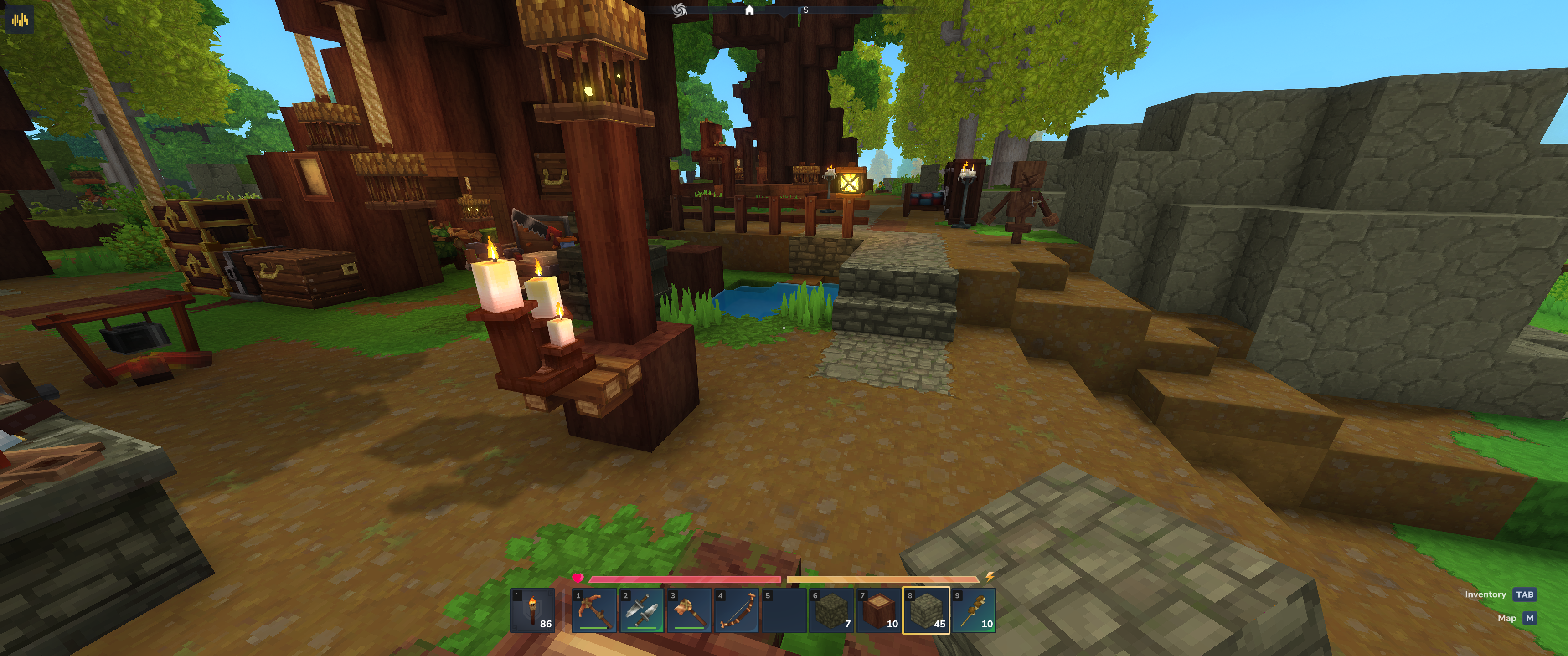The width and height of the screenshot is (1568, 656).
Task: Choose the hatchet in the hotbar
Action: point(688,610)
